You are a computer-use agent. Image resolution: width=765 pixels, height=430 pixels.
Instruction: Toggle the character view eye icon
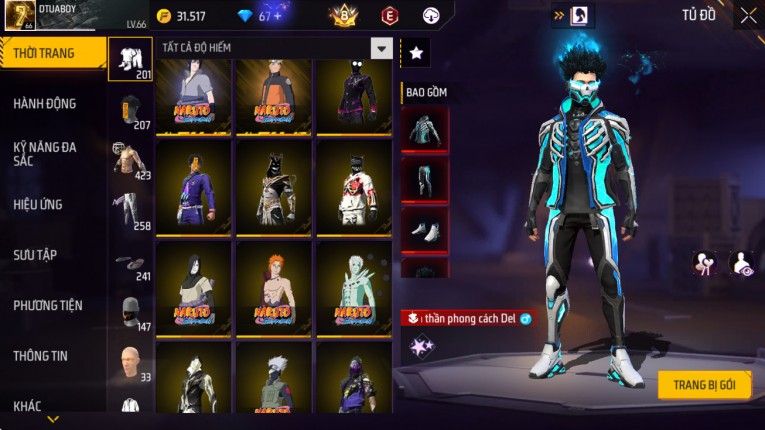coord(741,263)
